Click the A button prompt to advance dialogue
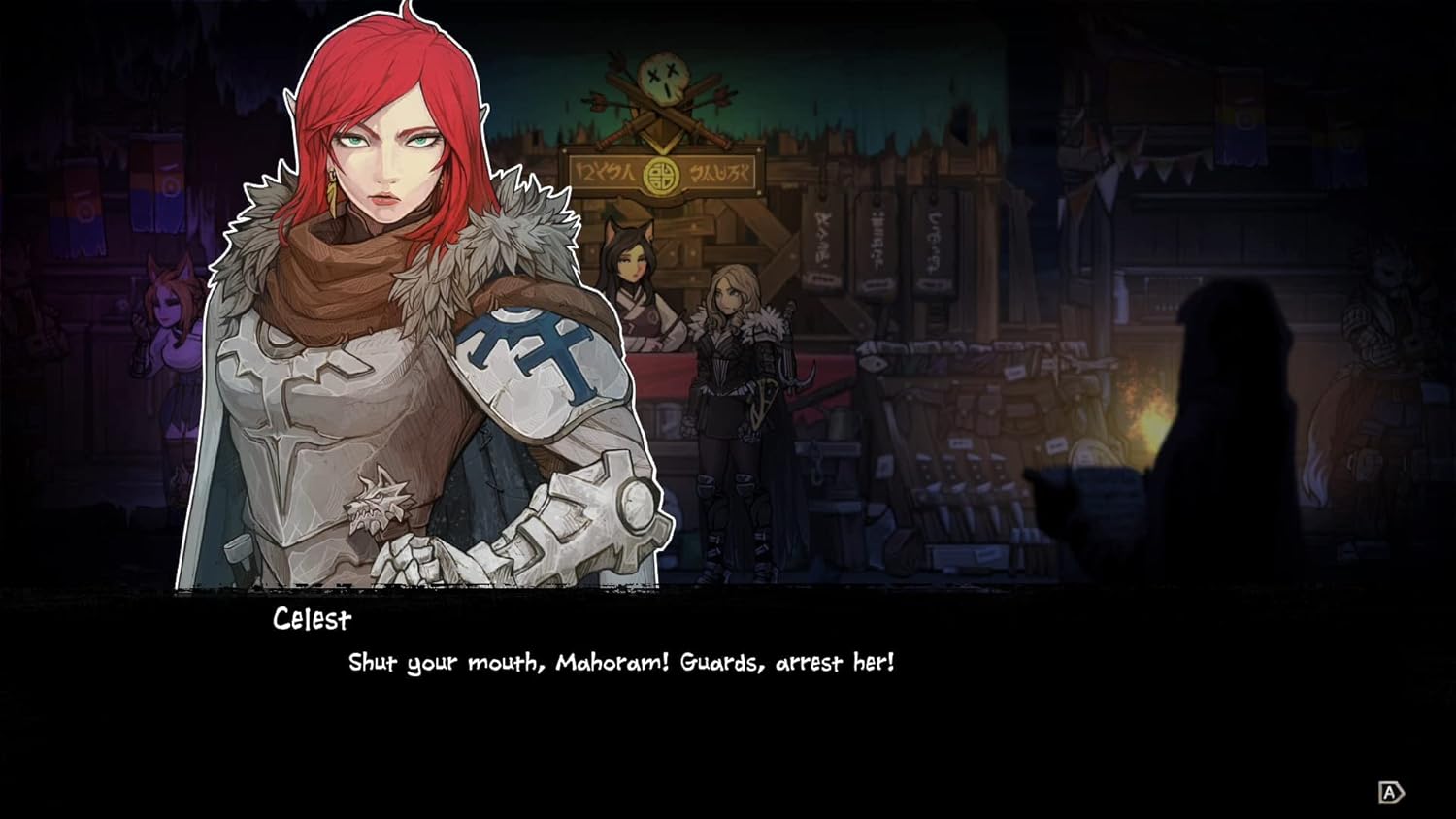This screenshot has width=1456, height=819. click(x=1392, y=793)
